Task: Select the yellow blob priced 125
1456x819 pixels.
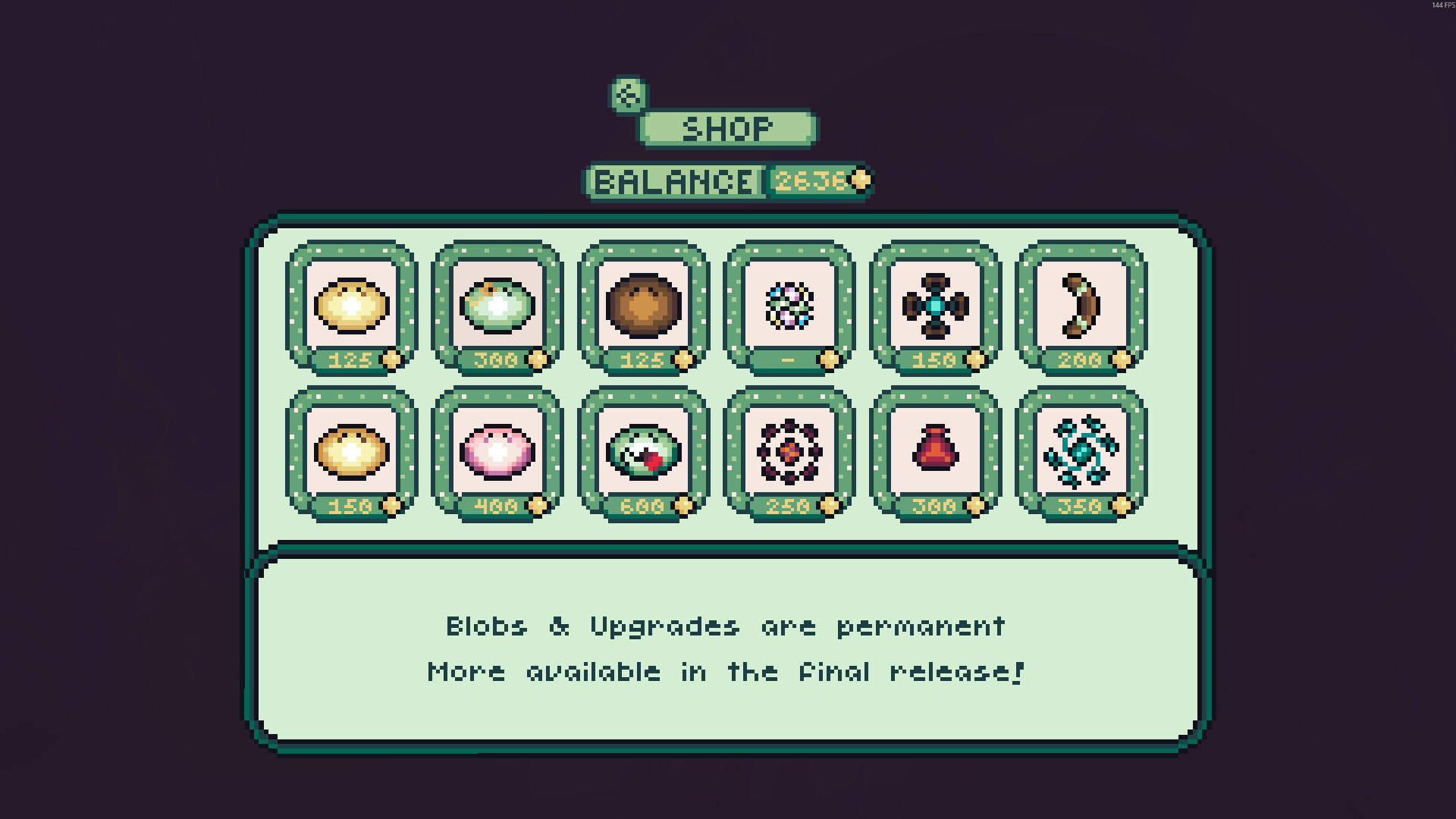Action: point(351,305)
